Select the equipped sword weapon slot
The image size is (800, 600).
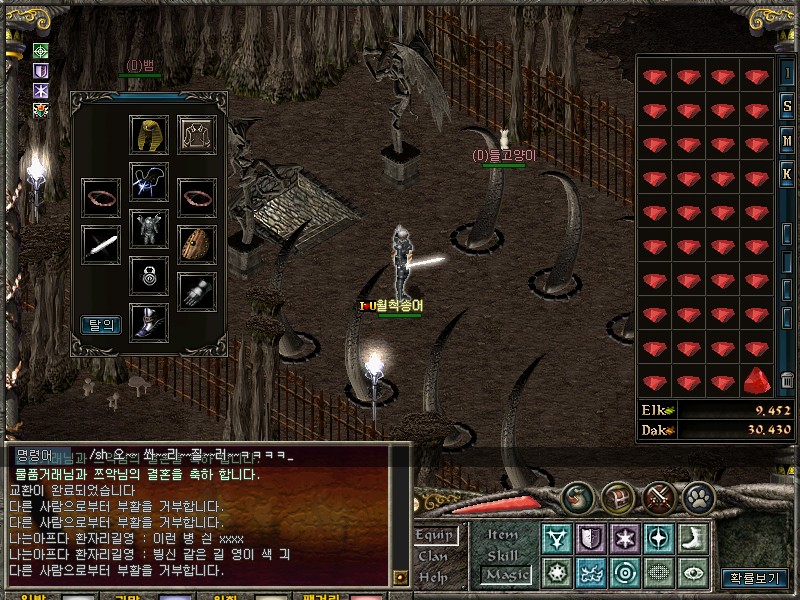coord(100,244)
